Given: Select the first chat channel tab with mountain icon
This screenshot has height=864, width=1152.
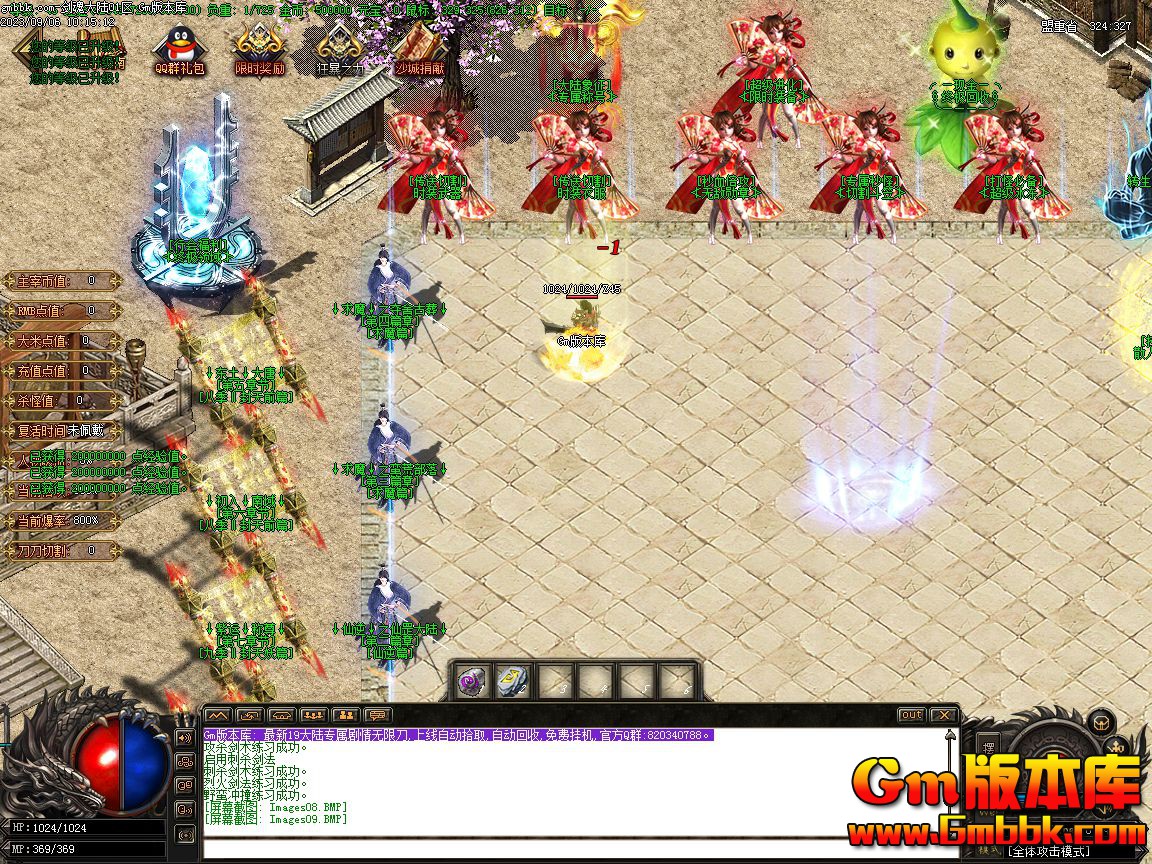Looking at the screenshot, I should (x=218, y=715).
